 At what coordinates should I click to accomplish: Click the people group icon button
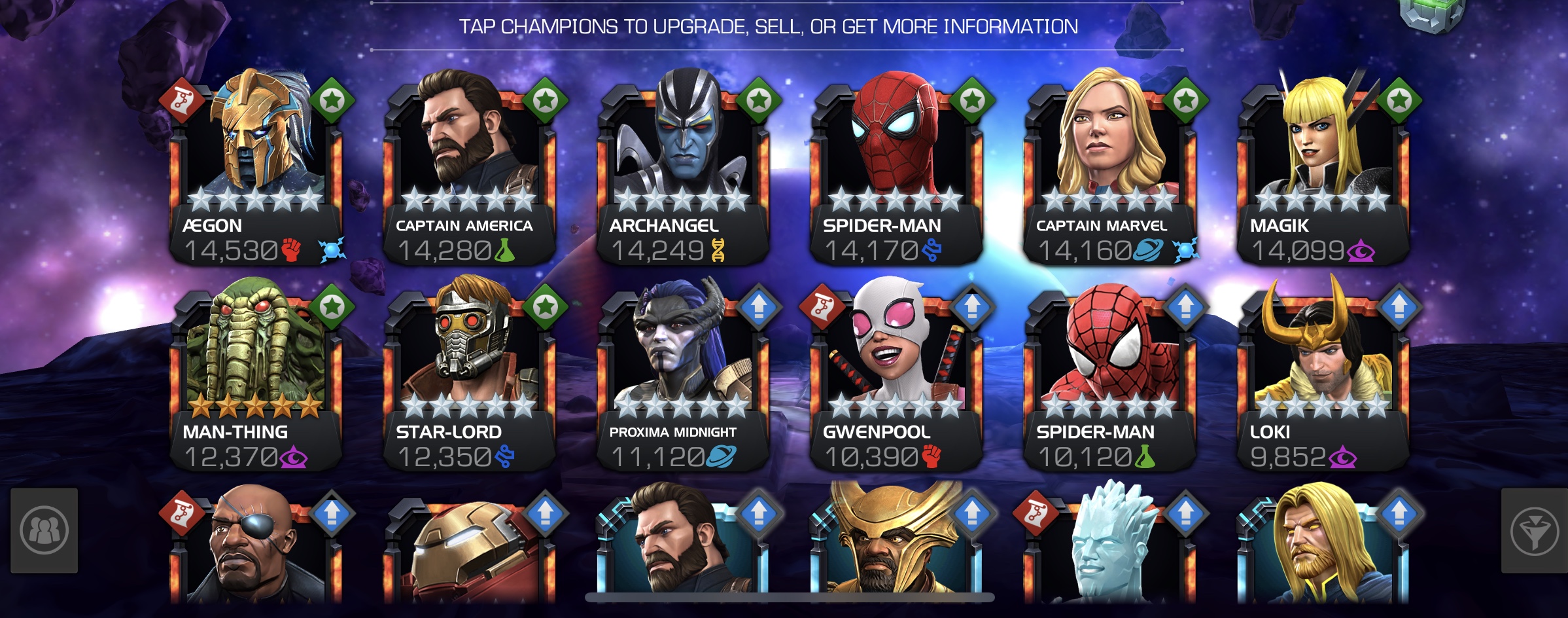click(x=44, y=531)
